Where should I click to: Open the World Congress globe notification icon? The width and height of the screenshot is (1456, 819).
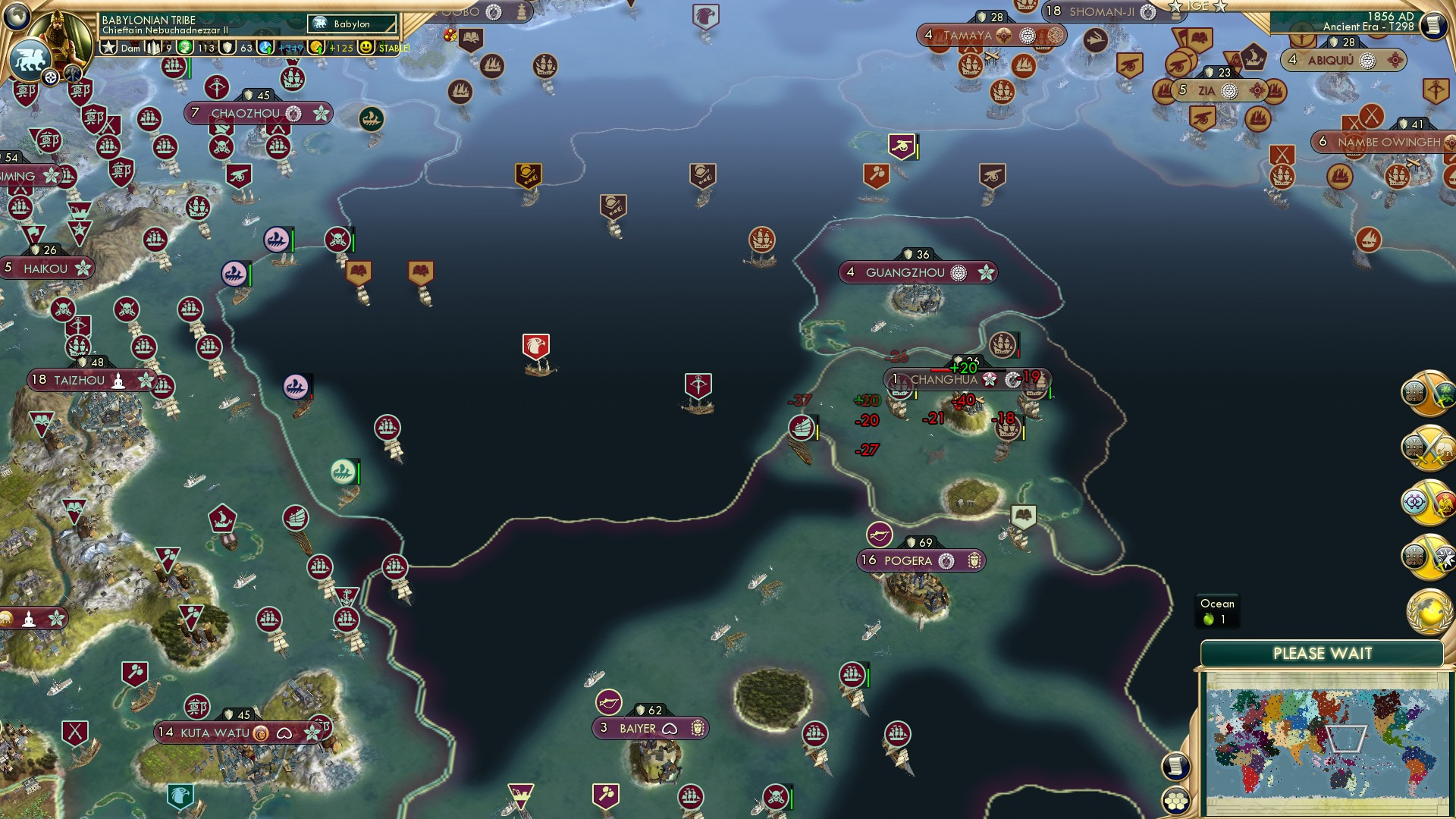coord(1428,610)
